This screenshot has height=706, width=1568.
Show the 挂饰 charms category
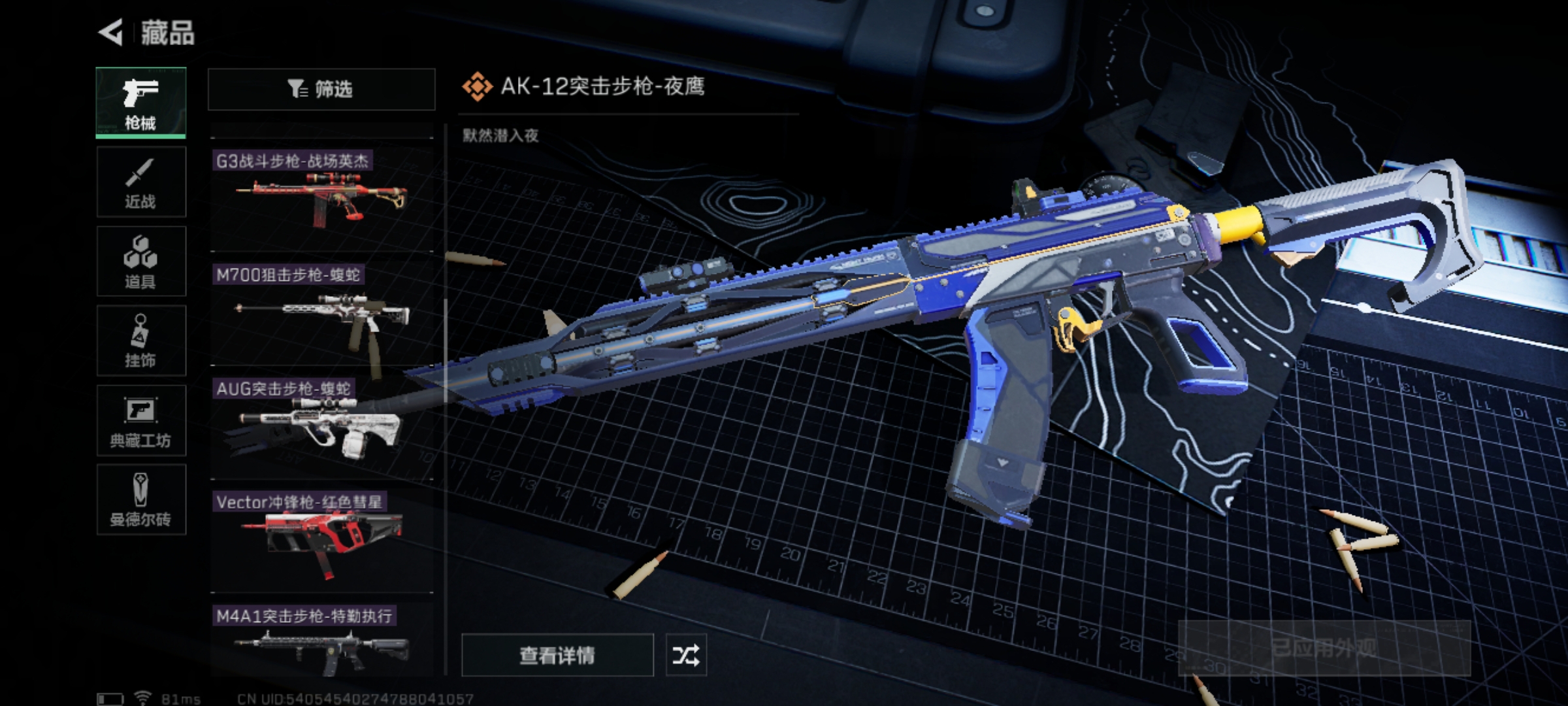point(141,341)
